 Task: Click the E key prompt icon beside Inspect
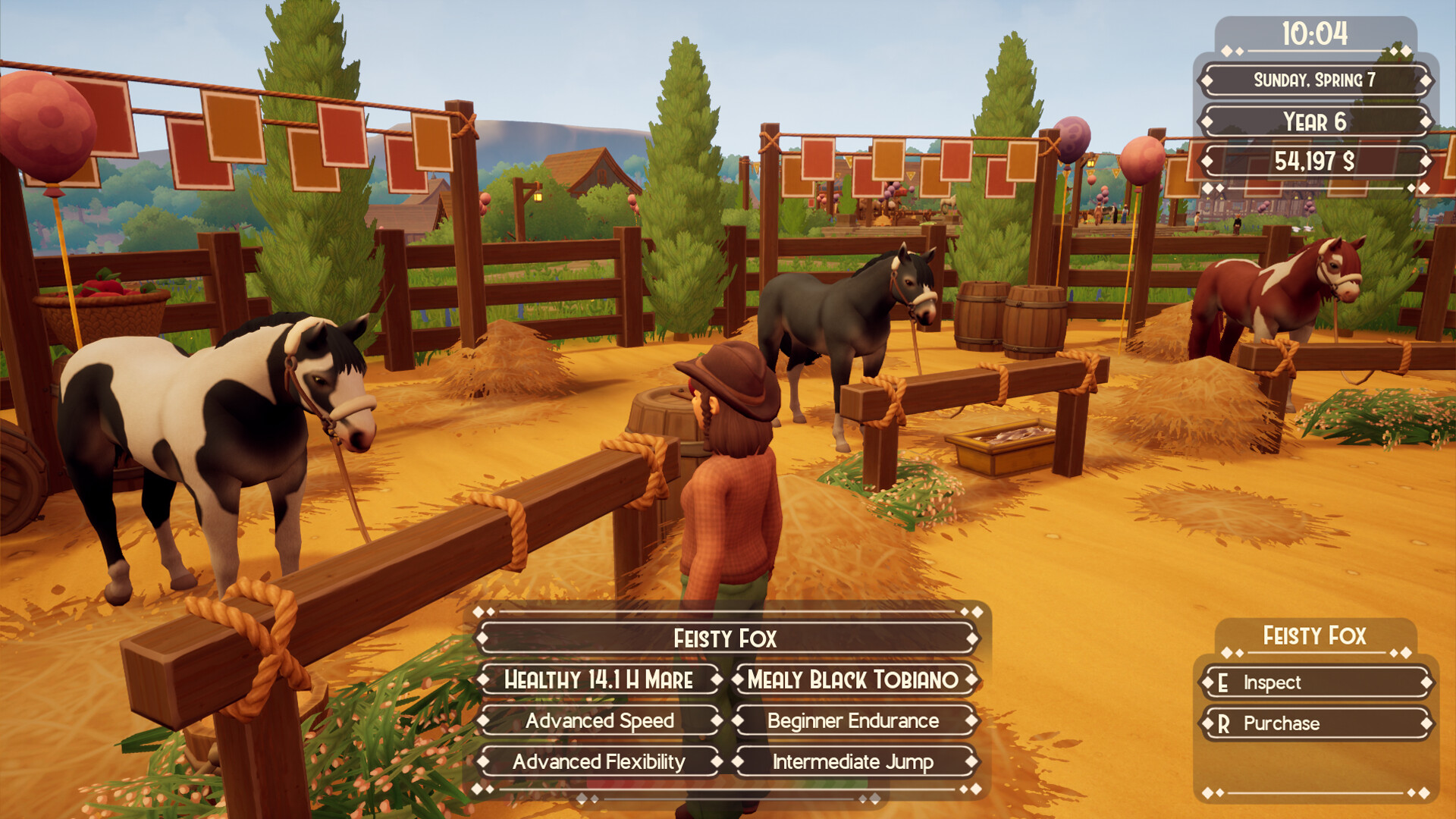pyautogui.click(x=1223, y=682)
